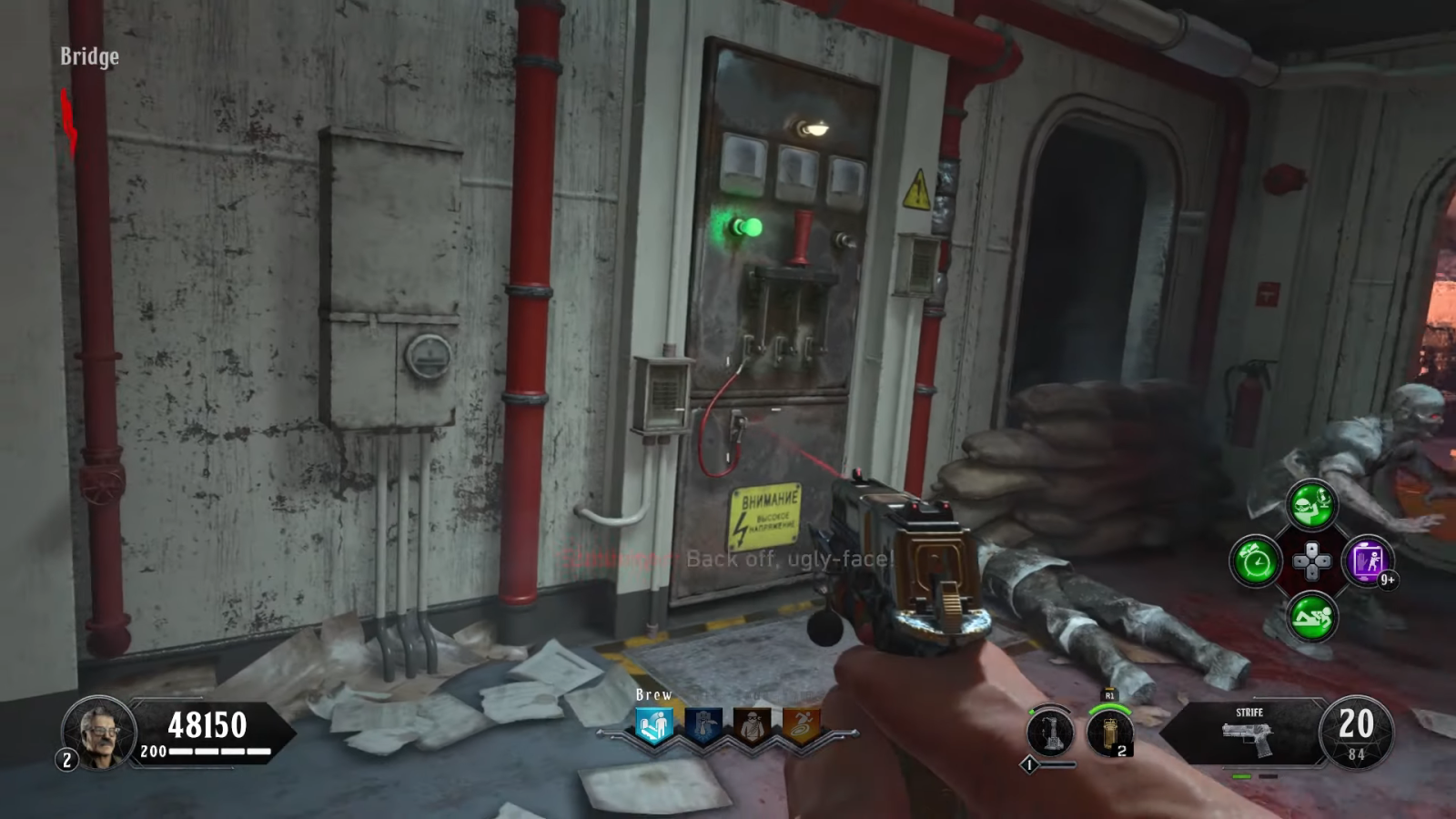Viewport: 1456px width, 819px height.
Task: Activate the special weapon icon beside the grenade
Action: pos(1049,732)
